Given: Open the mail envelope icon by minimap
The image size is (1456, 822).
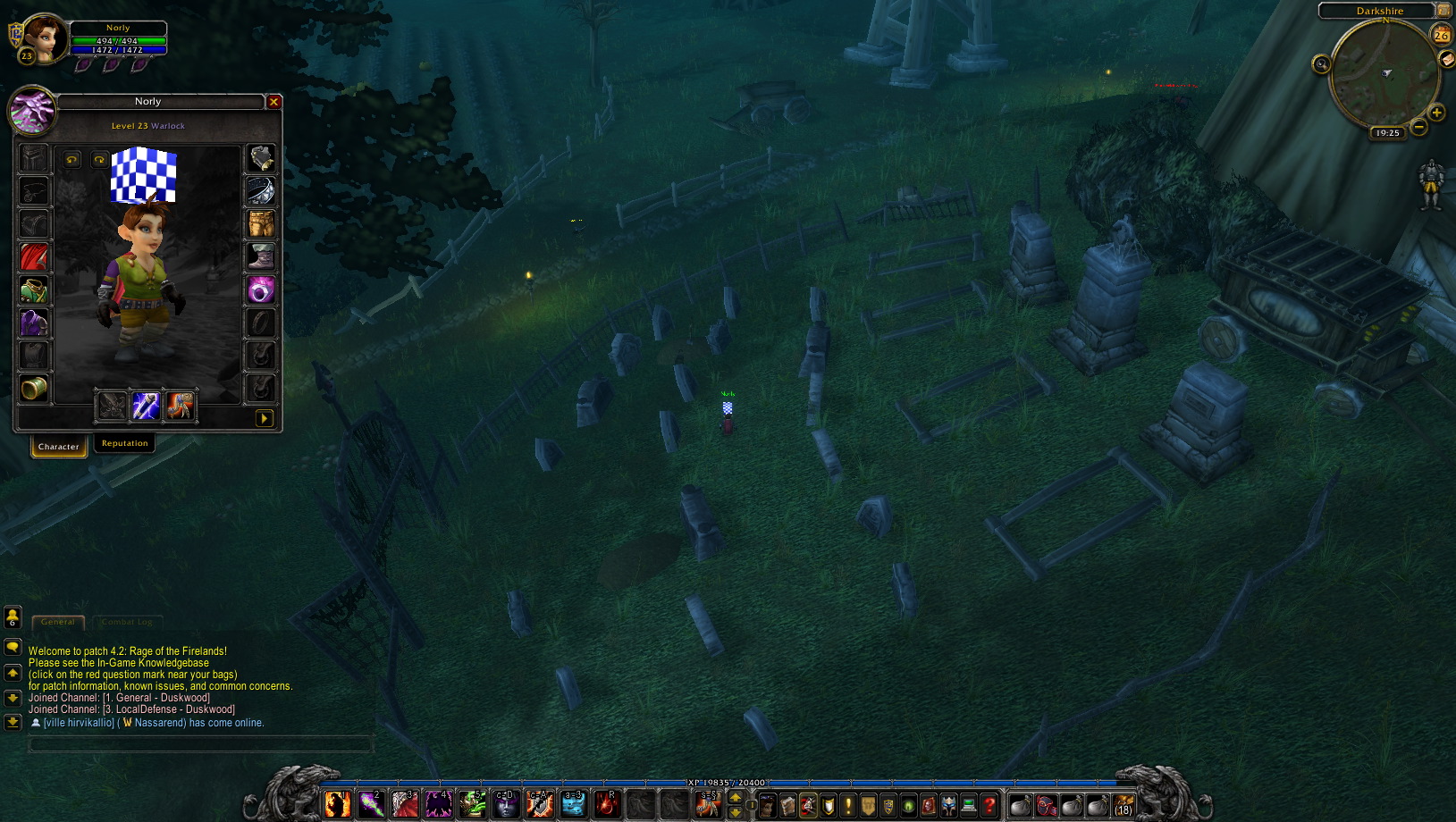Looking at the screenshot, I should (x=1447, y=59).
